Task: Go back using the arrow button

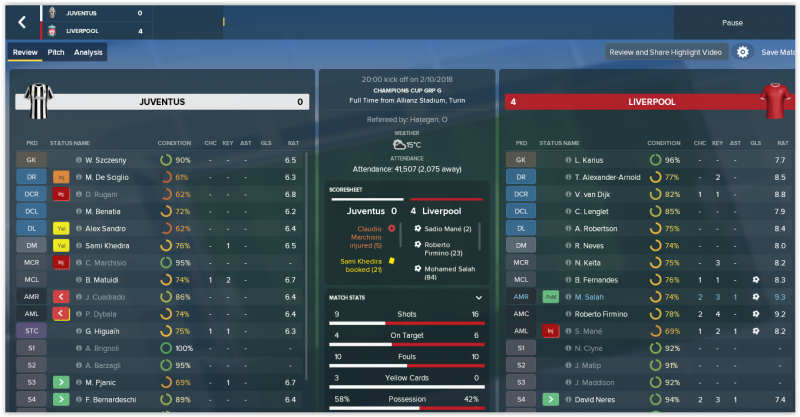Action: coord(22,21)
